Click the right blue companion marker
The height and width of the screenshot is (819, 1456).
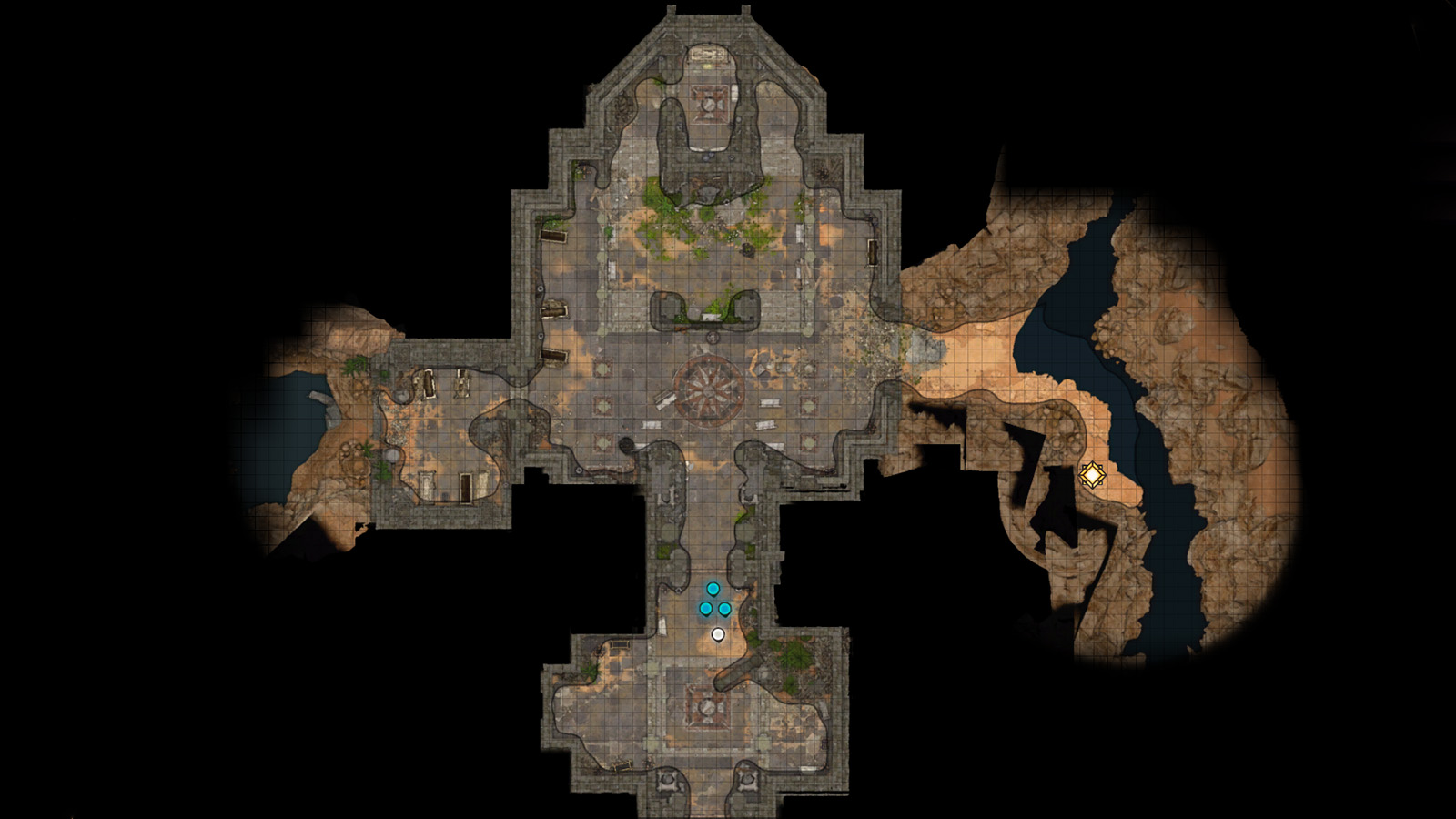tap(724, 608)
